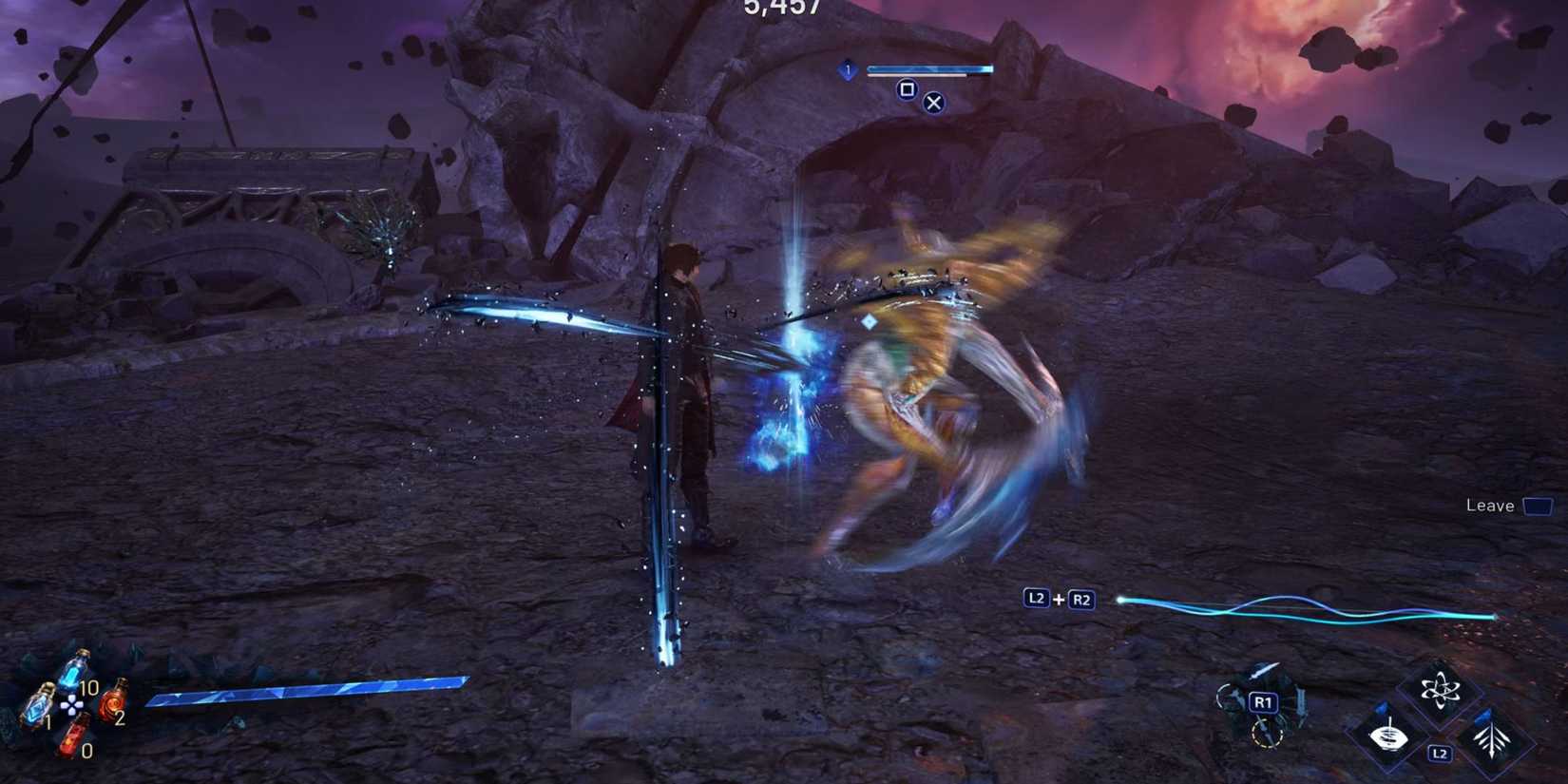Viewport: 1568px width, 784px height.
Task: Select the R1 Torgal companion ability icon
Action: (1263, 701)
